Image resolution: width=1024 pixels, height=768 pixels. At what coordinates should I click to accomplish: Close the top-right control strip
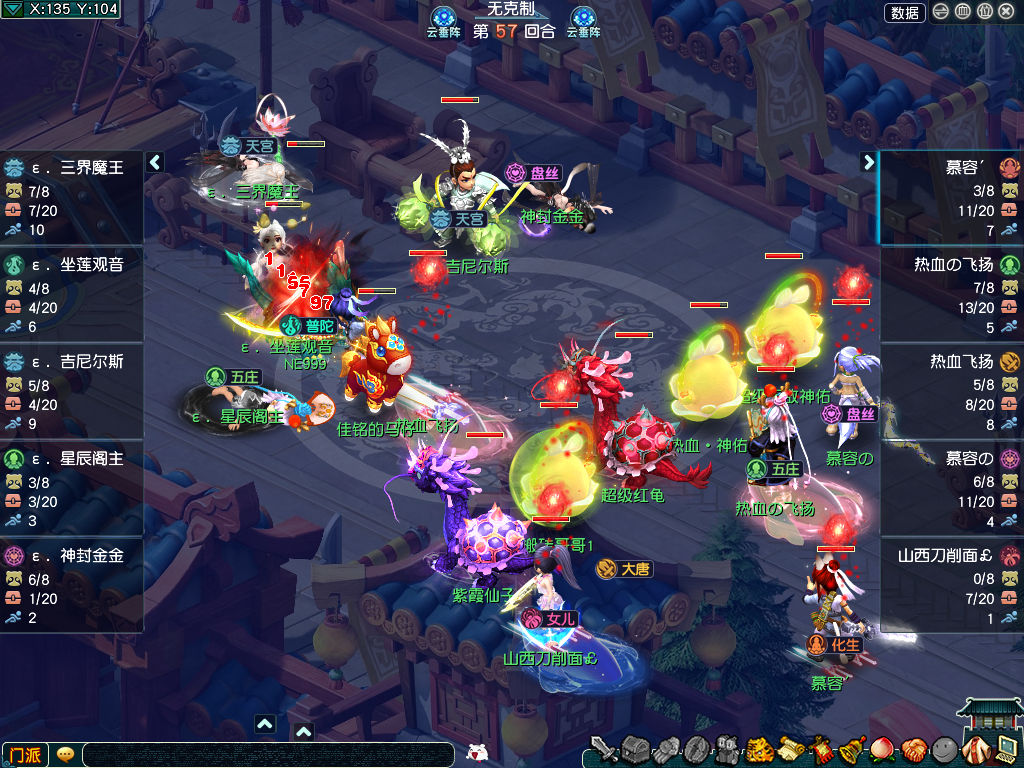pos(1006,13)
